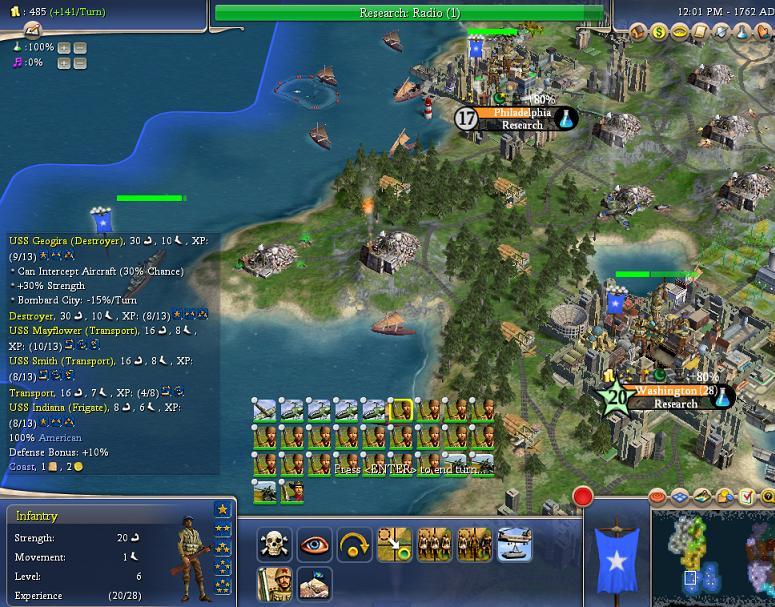Click the red end turn button
The image size is (775, 607).
click(583, 496)
